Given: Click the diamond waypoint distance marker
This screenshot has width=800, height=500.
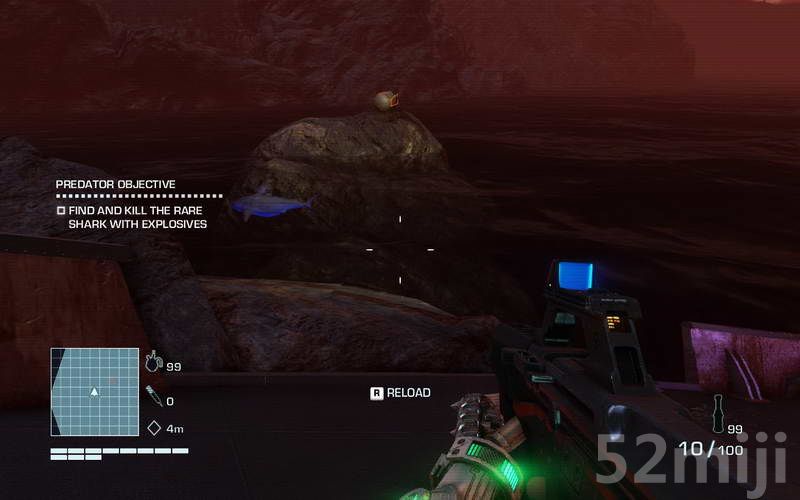Looking at the screenshot, I should (x=154, y=428).
